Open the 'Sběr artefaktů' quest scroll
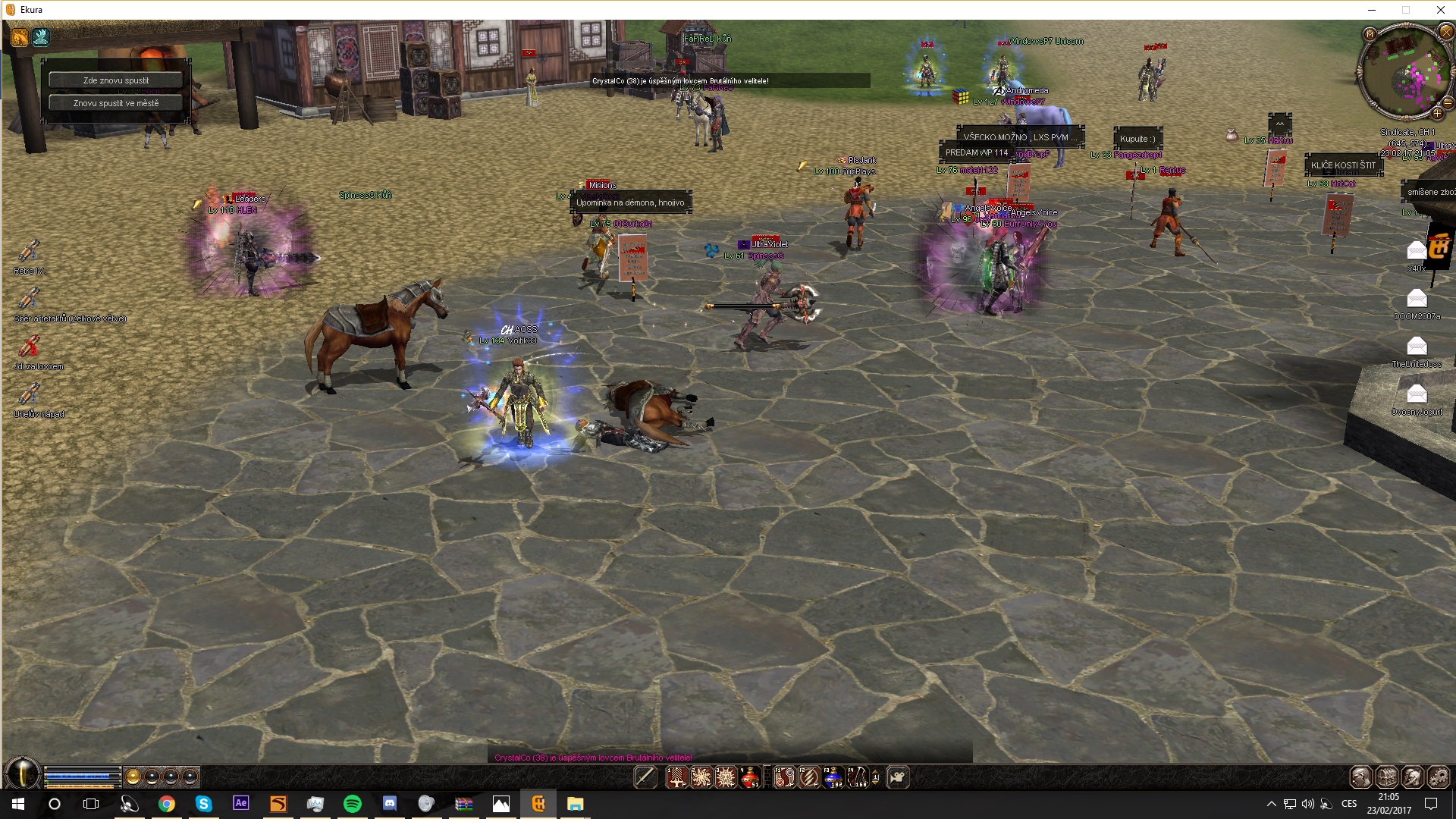The height and width of the screenshot is (819, 1456). click(x=29, y=300)
